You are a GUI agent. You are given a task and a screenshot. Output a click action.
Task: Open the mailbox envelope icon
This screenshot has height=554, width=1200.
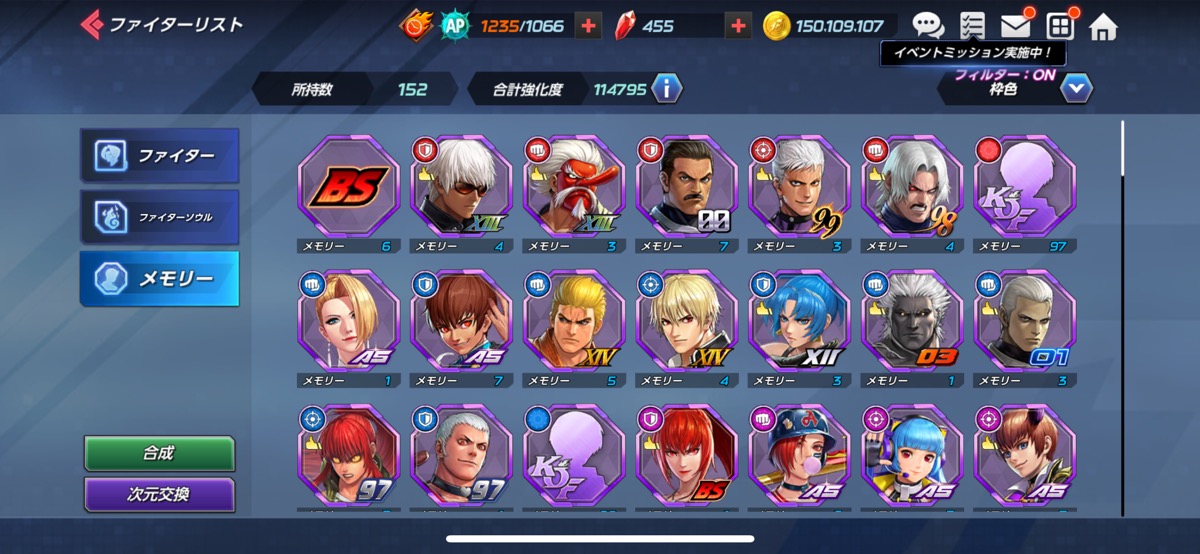click(1014, 26)
